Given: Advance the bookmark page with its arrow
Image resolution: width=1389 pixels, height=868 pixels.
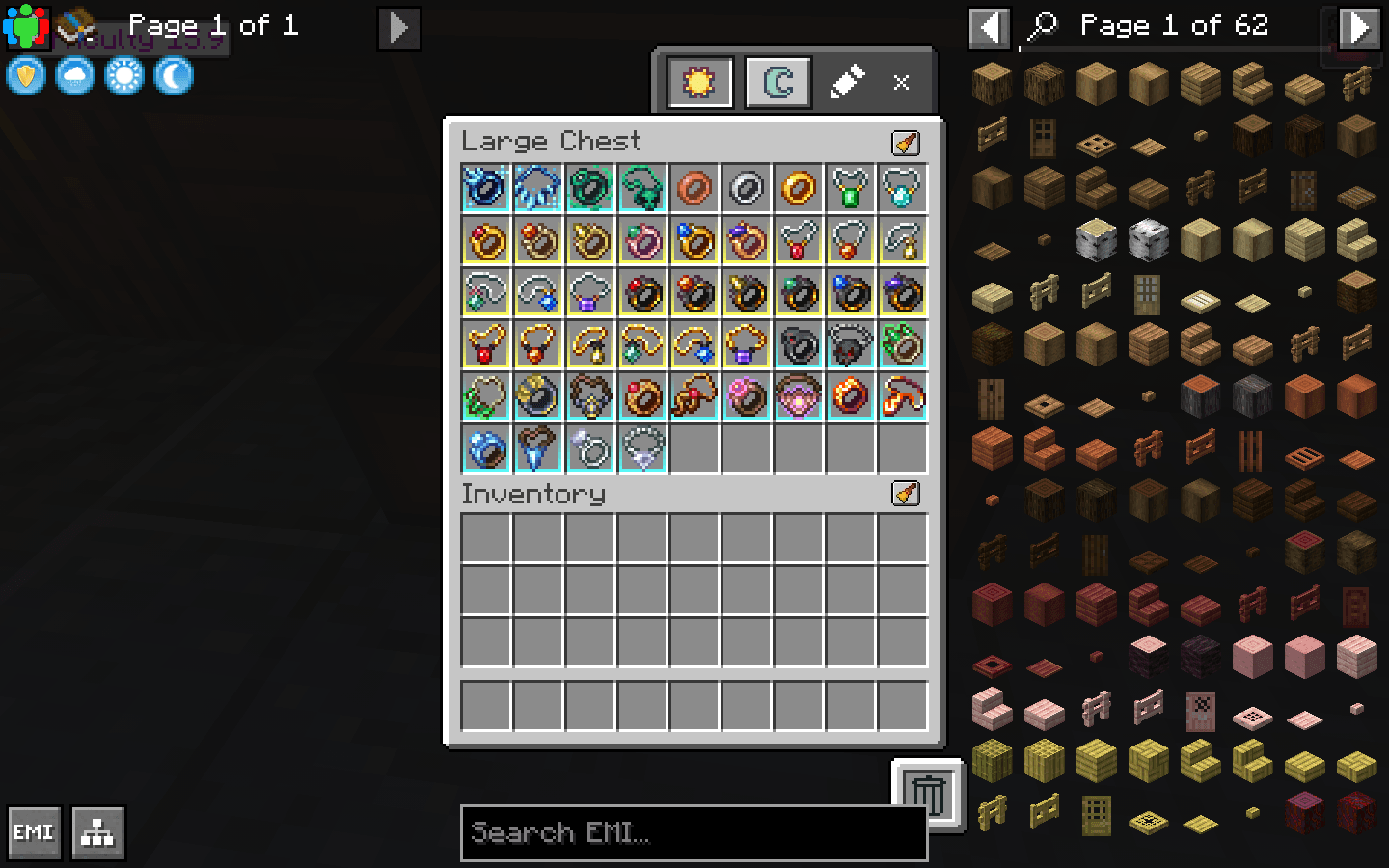Looking at the screenshot, I should tap(398, 29).
